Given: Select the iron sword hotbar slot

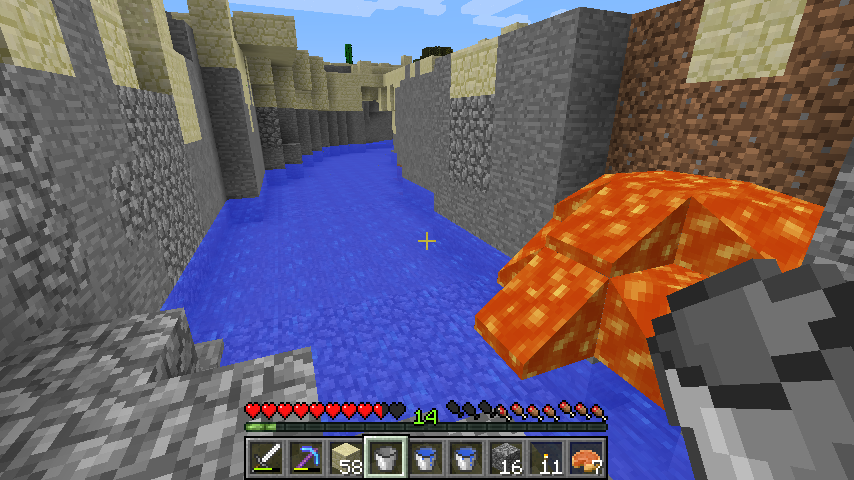Looking at the screenshot, I should pos(265,457).
